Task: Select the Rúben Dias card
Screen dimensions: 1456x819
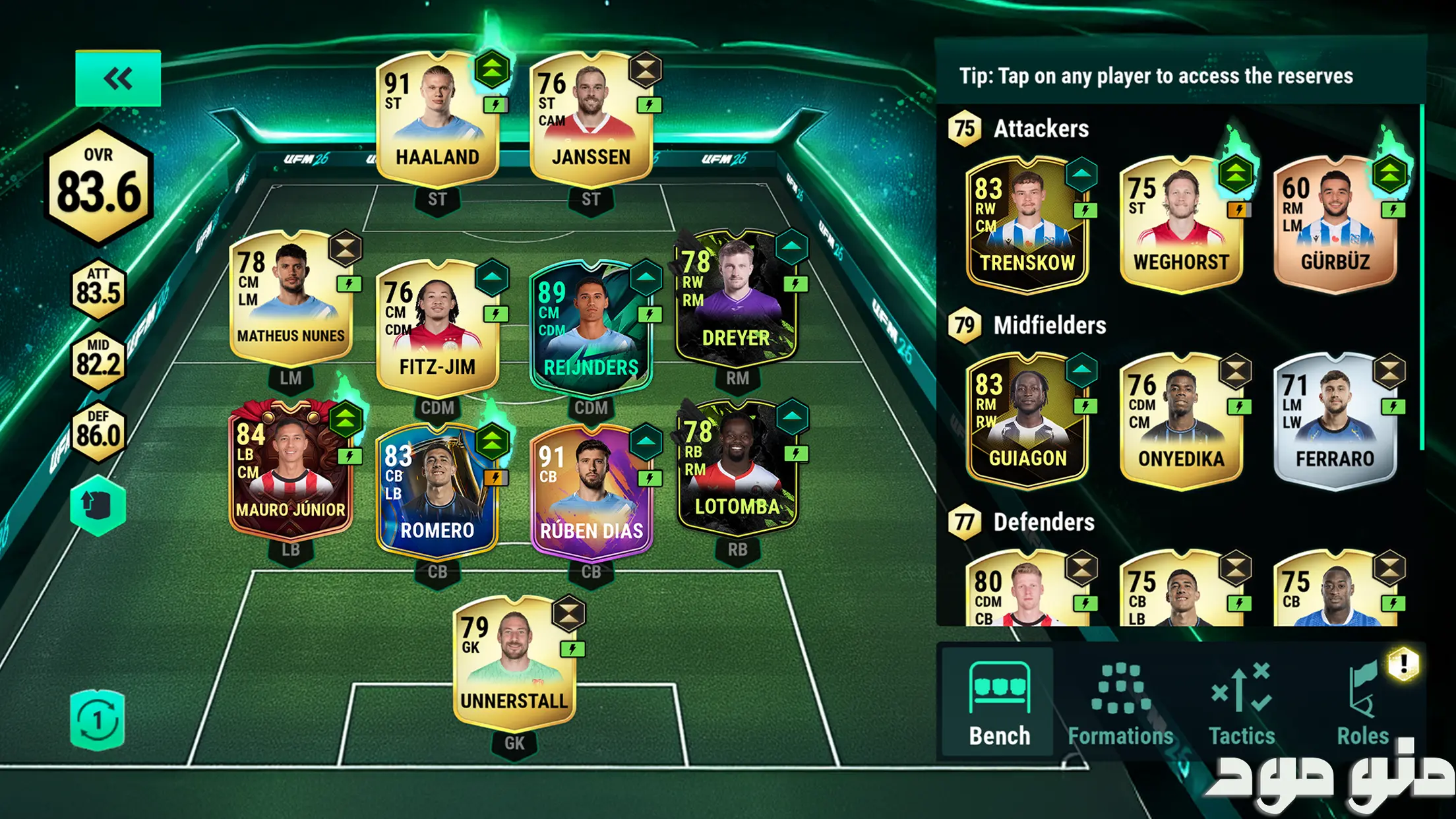Action: click(591, 493)
